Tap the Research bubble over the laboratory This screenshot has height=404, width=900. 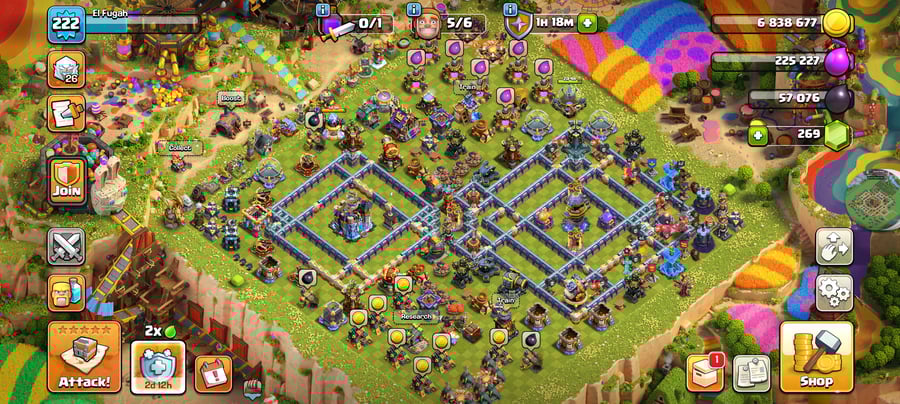[416, 316]
